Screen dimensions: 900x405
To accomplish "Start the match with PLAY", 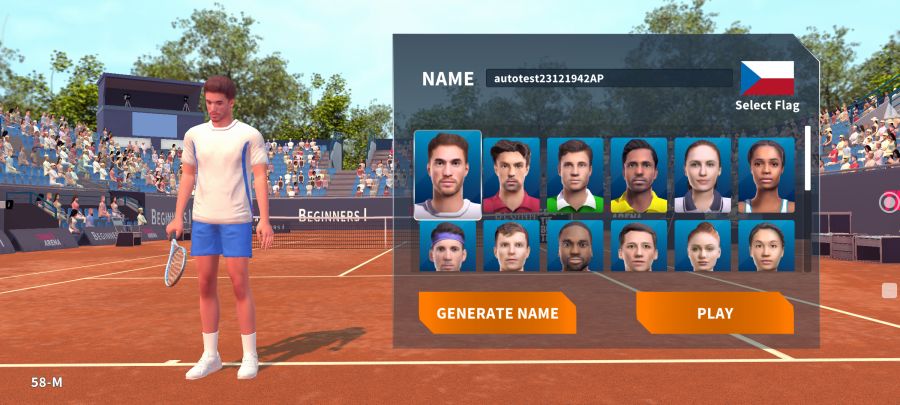I will point(715,313).
